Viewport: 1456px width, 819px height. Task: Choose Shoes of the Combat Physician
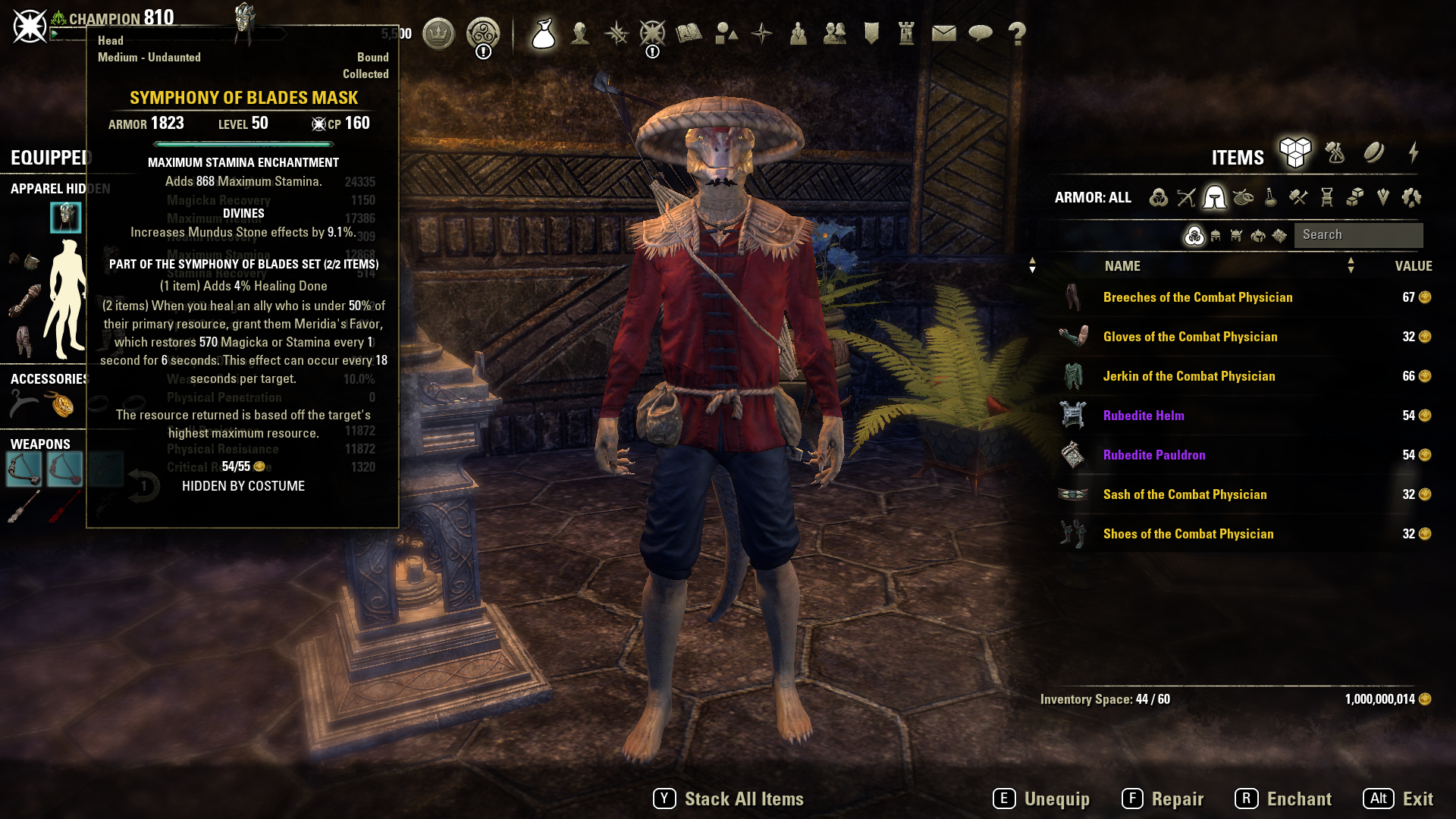tap(1188, 534)
